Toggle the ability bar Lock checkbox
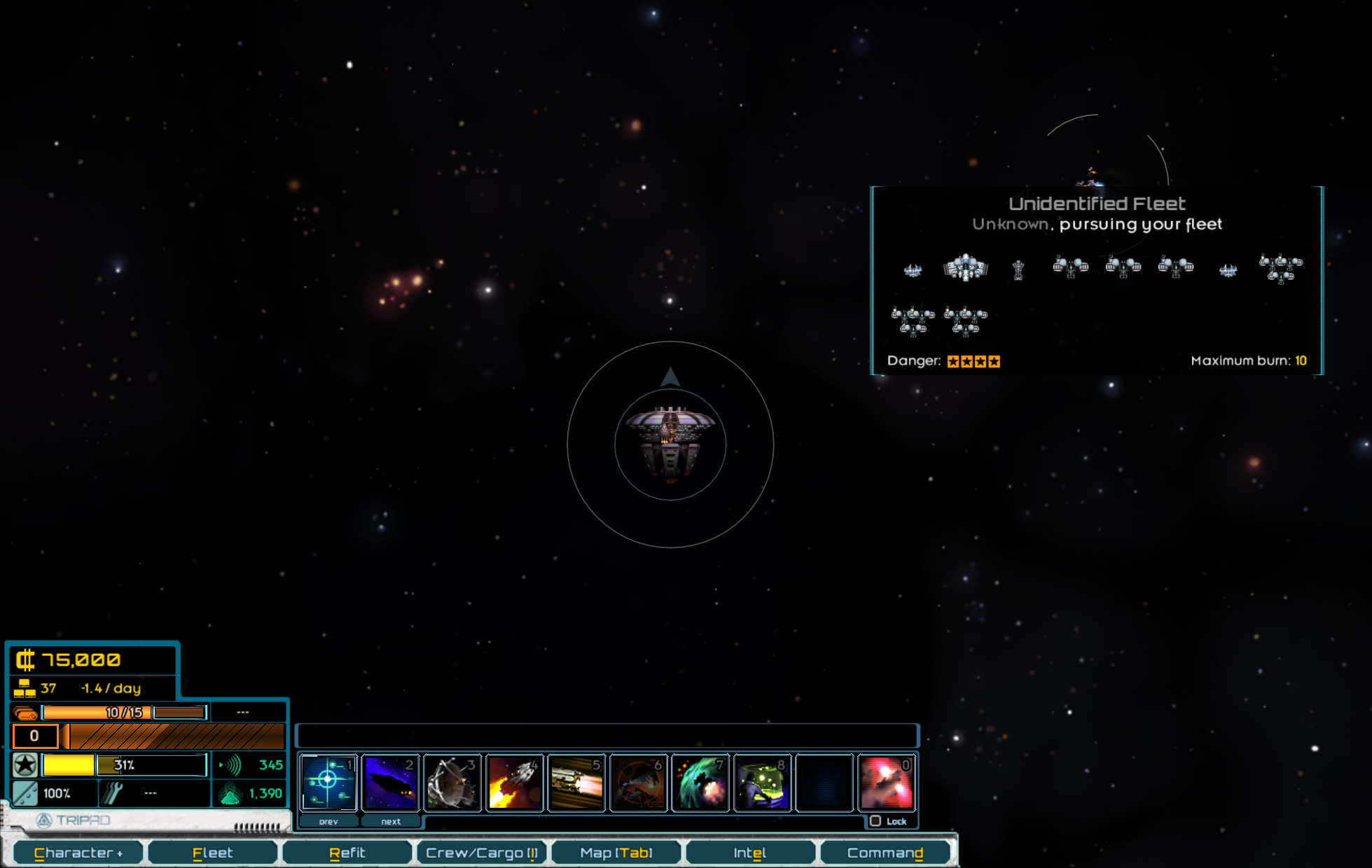Screen dimensions: 1372x868 [875, 821]
